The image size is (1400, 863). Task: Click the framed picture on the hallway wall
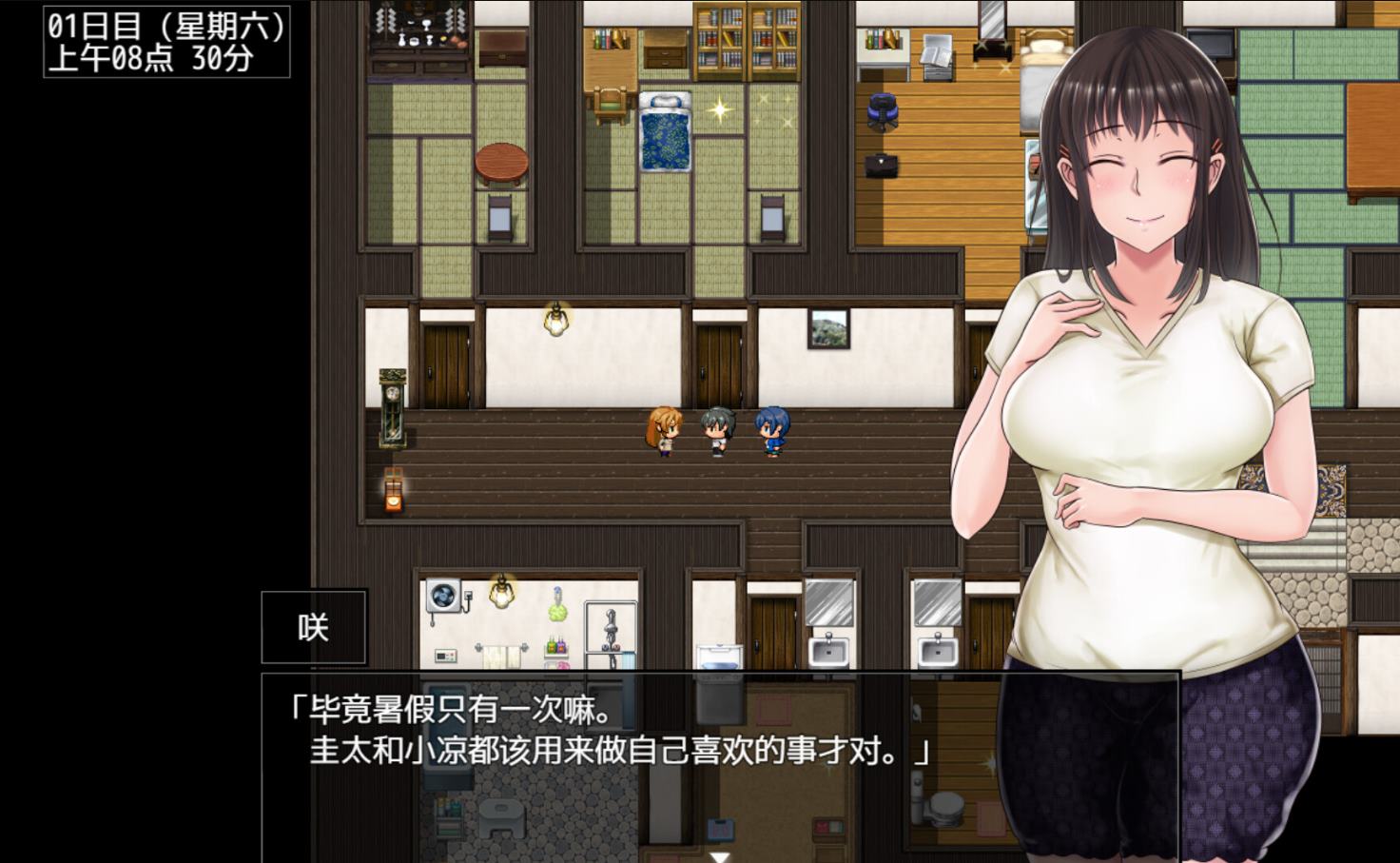(829, 328)
